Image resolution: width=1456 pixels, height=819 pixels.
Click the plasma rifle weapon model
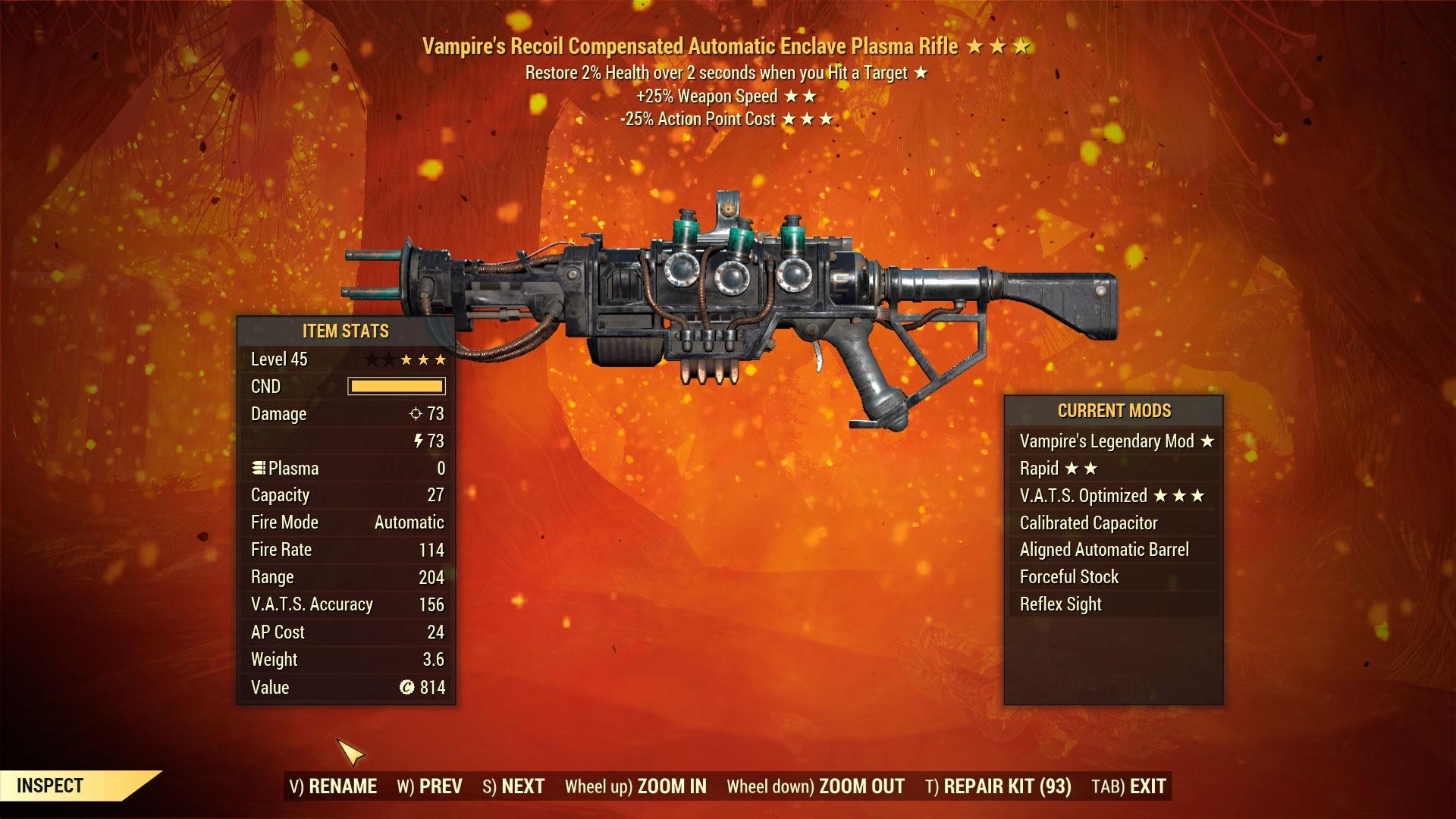tap(728, 303)
